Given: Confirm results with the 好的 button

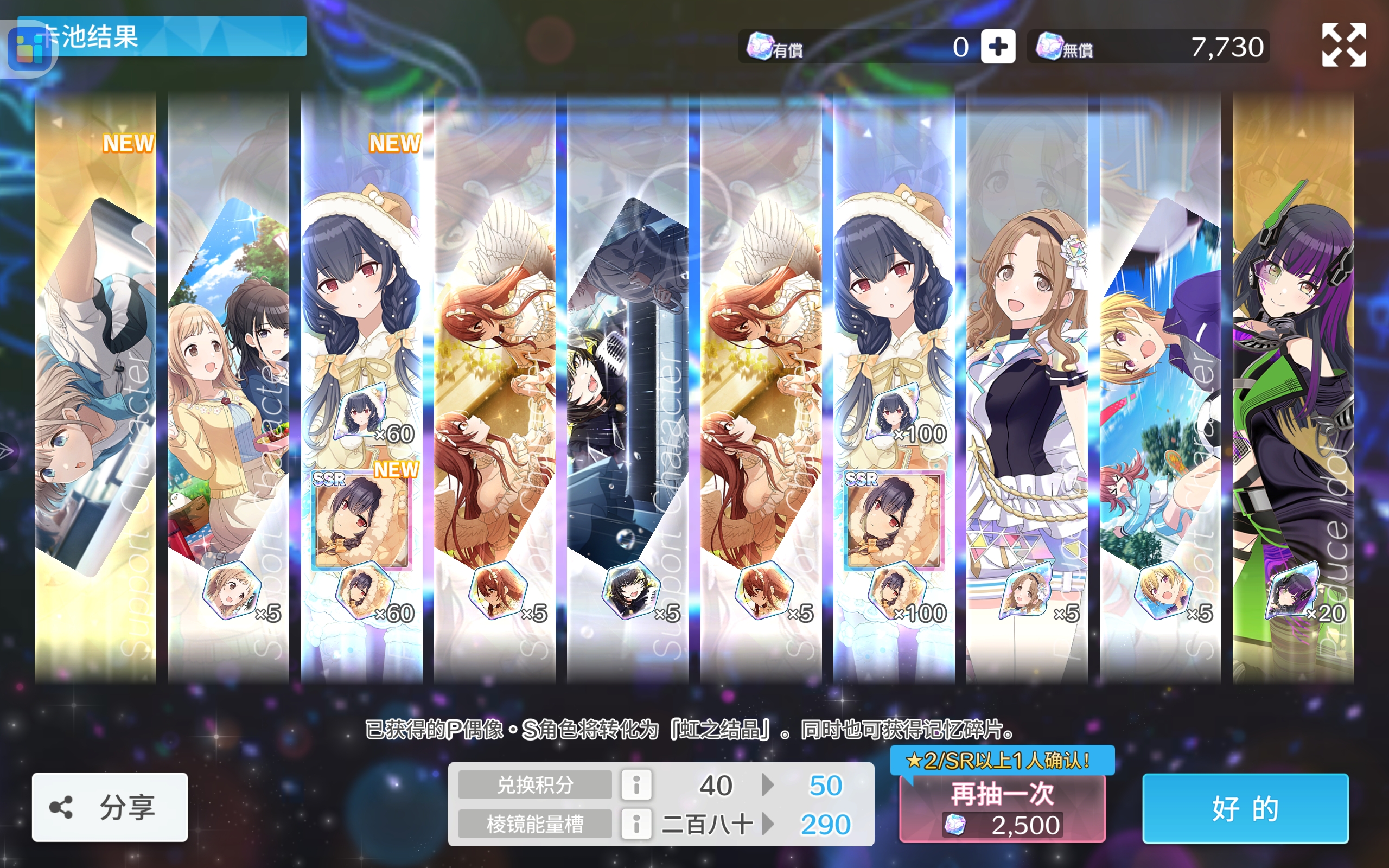Looking at the screenshot, I should click(x=1245, y=808).
